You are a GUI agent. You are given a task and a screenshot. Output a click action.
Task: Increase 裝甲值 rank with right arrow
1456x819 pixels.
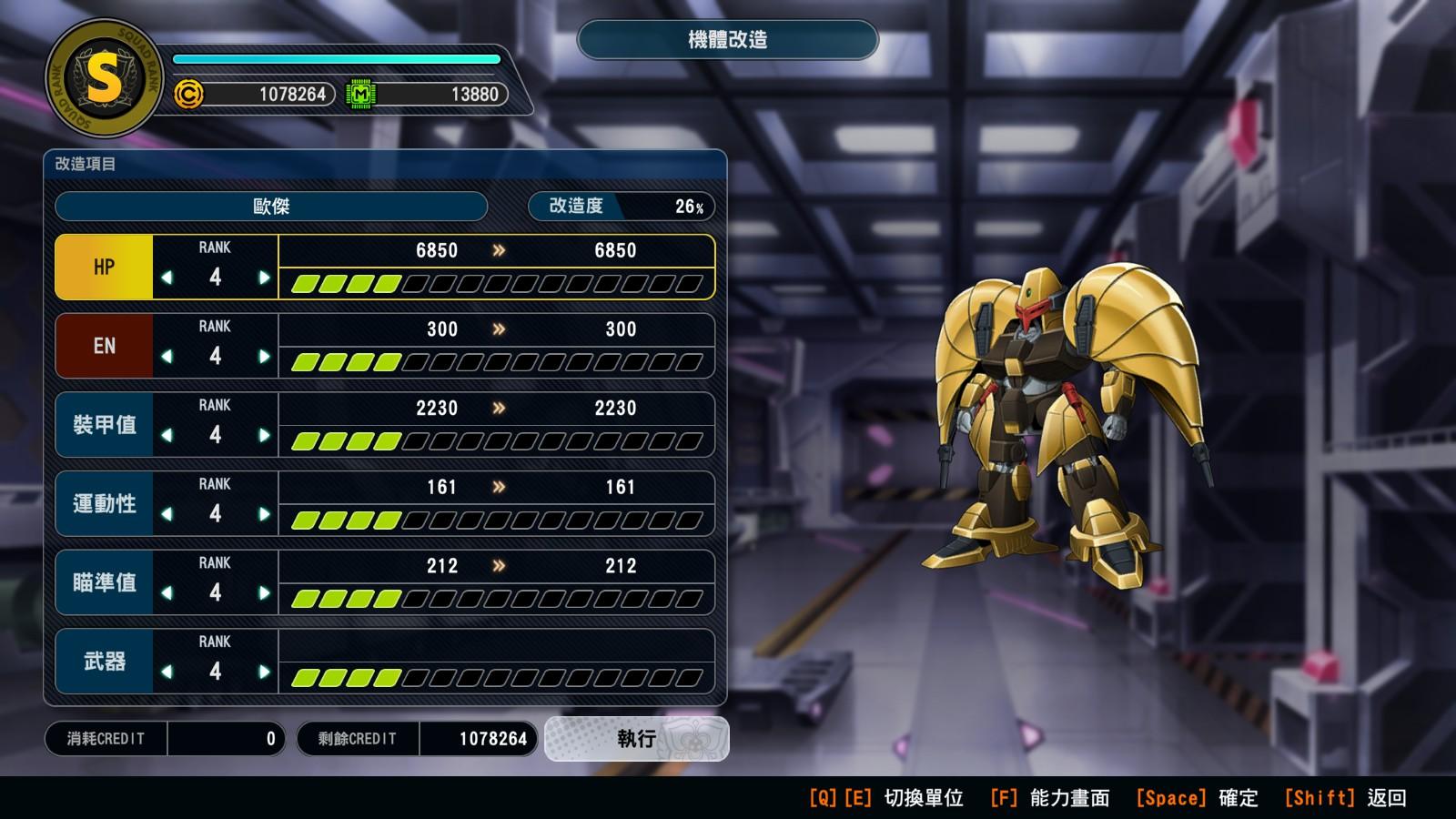[x=264, y=436]
